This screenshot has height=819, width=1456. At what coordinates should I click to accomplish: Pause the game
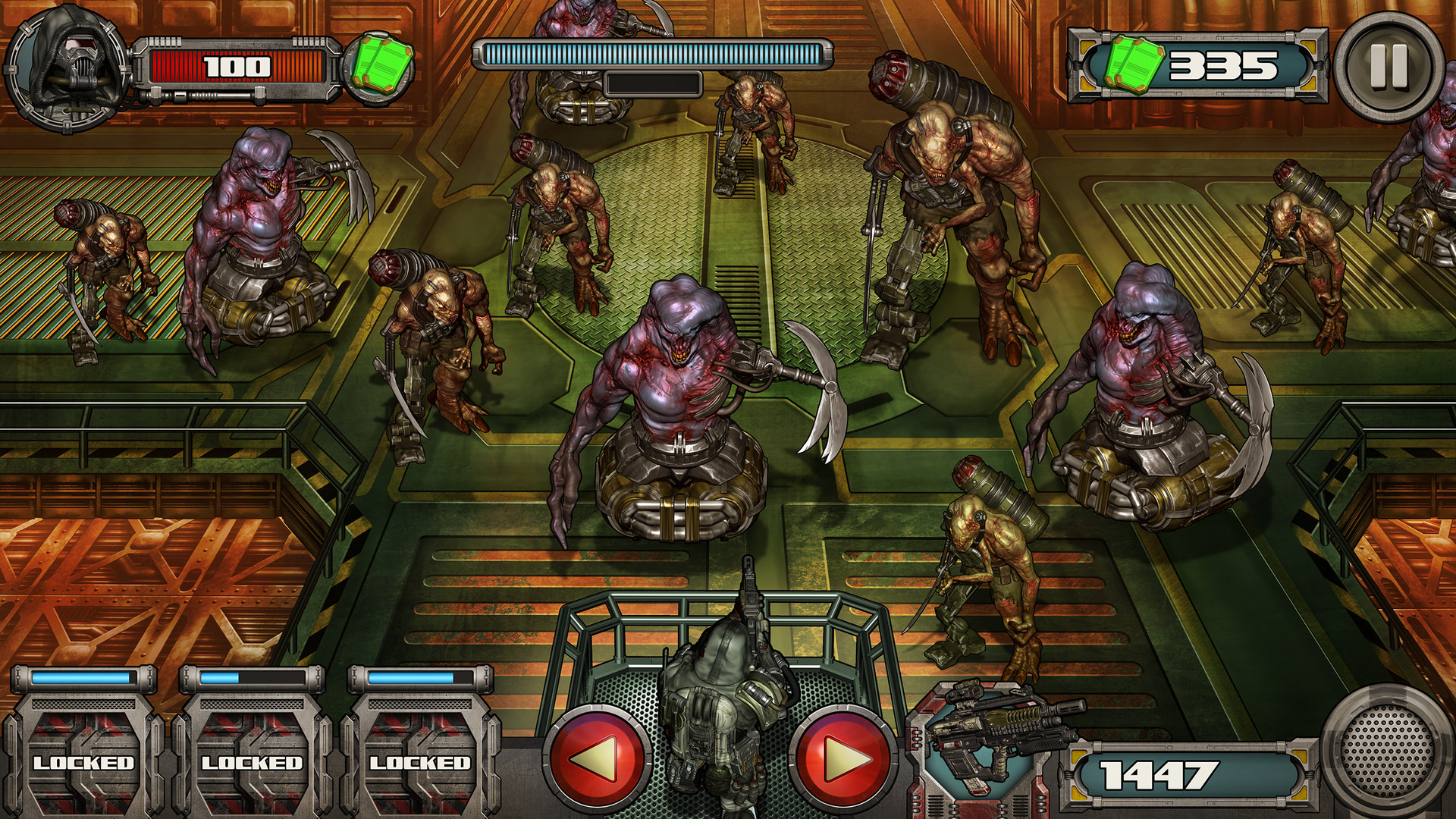[x=1388, y=67]
